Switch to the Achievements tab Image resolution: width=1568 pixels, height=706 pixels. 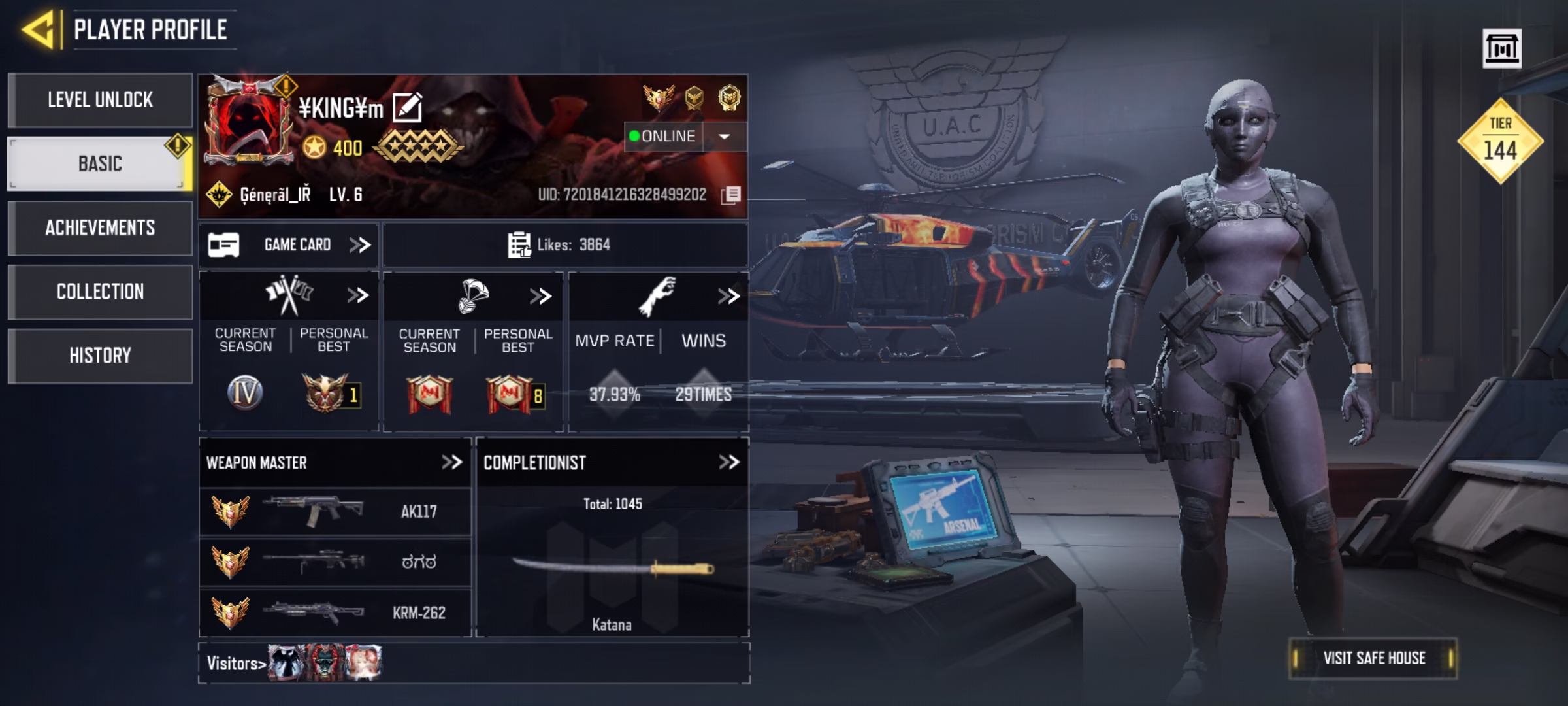tap(100, 227)
